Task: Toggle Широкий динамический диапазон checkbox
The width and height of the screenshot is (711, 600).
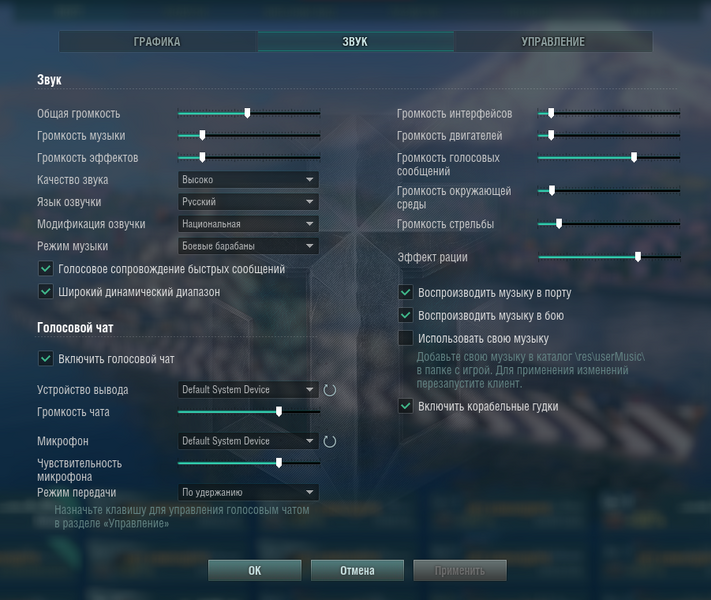Action: [x=45, y=292]
